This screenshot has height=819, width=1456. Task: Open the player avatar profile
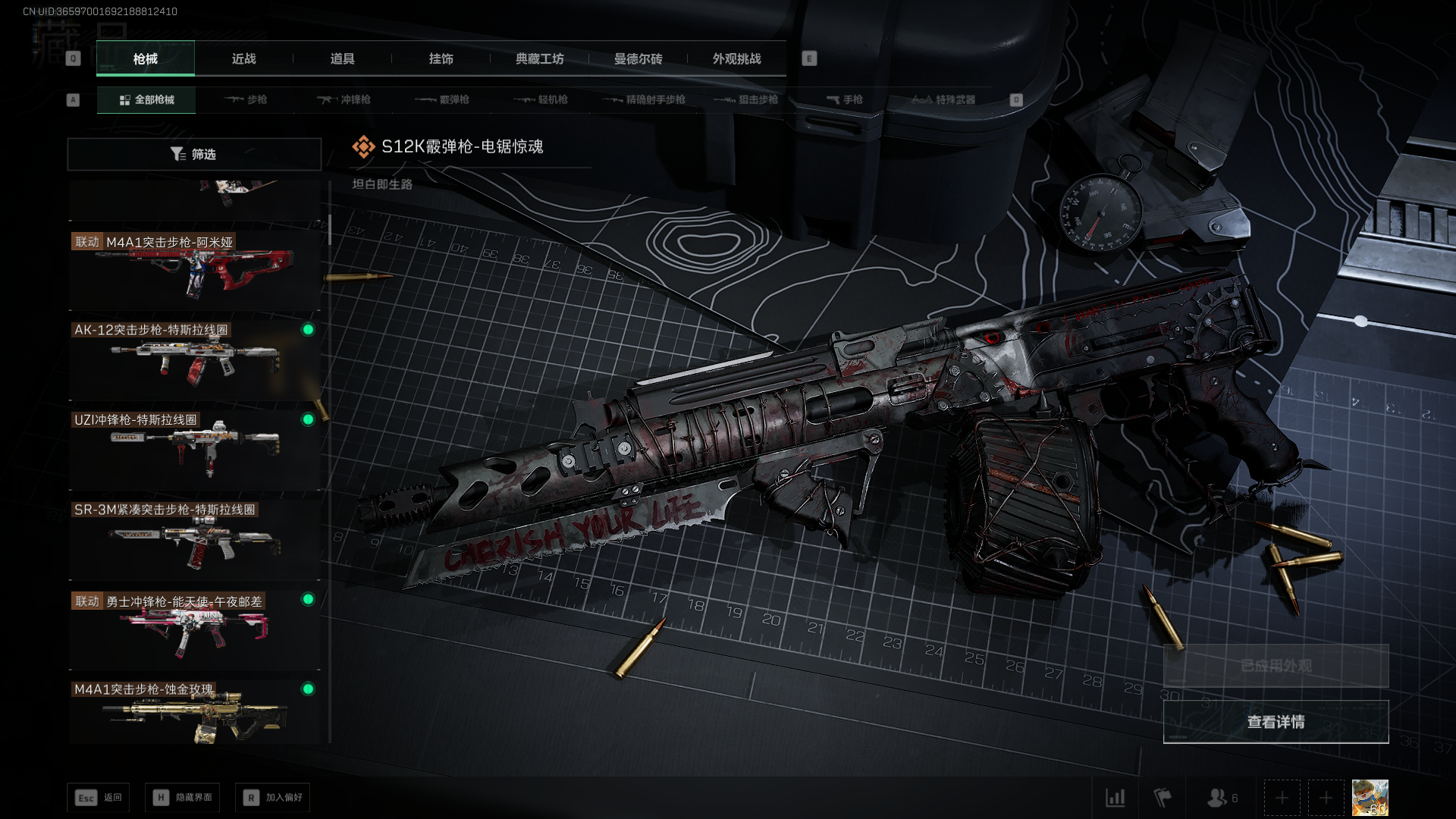point(1370,798)
